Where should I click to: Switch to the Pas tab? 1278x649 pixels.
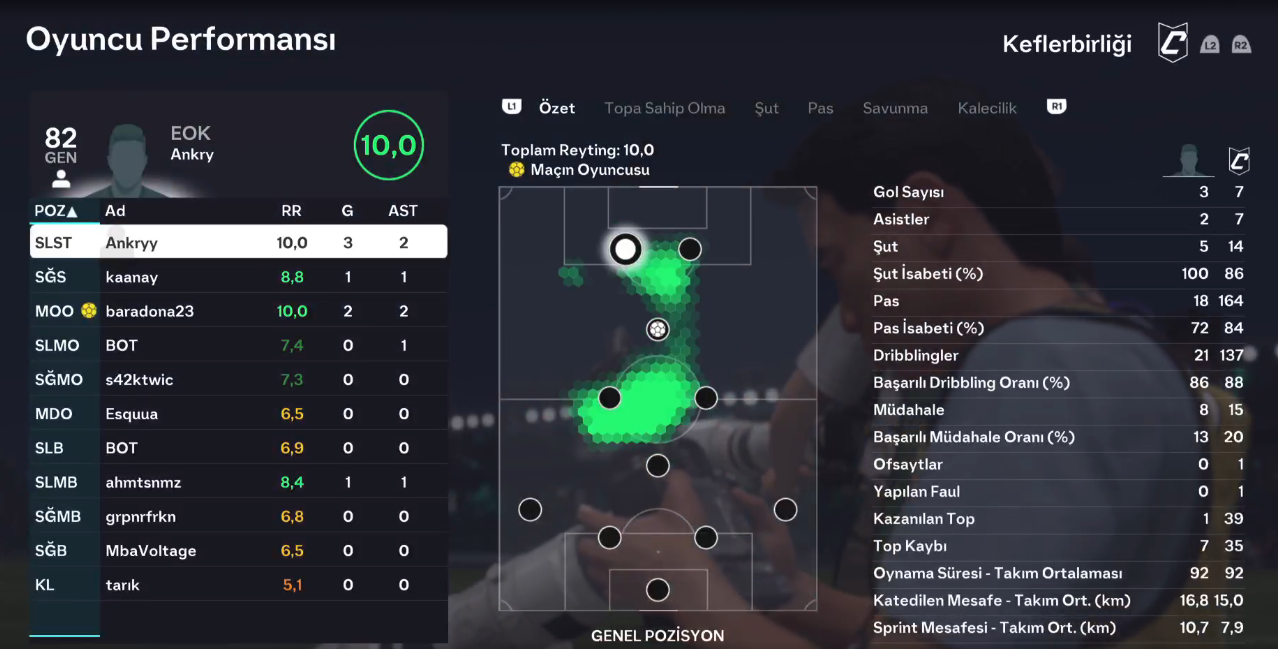[820, 108]
